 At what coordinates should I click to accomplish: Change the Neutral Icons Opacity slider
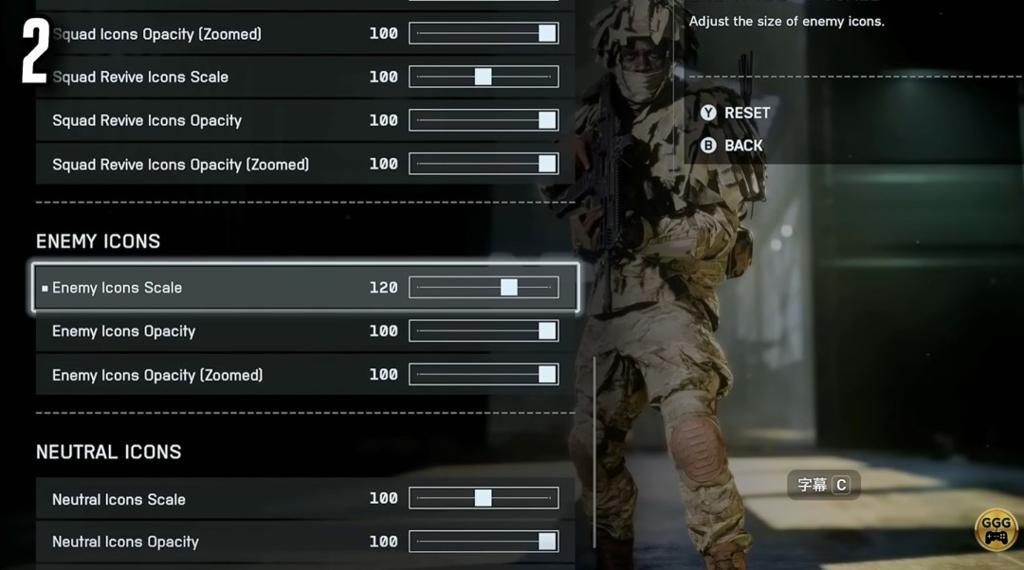click(x=484, y=542)
